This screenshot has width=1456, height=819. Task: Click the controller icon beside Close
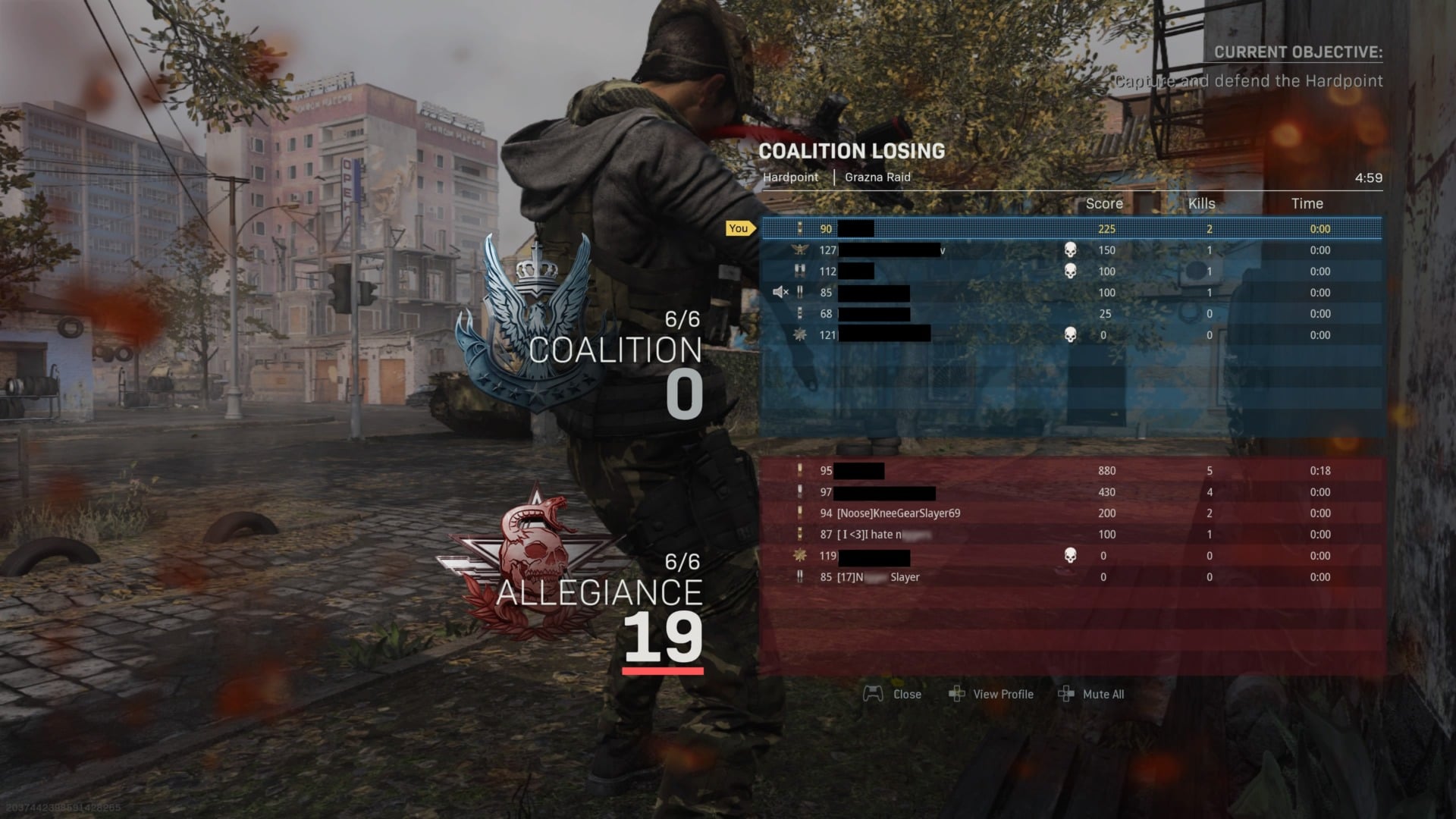pyautogui.click(x=874, y=694)
